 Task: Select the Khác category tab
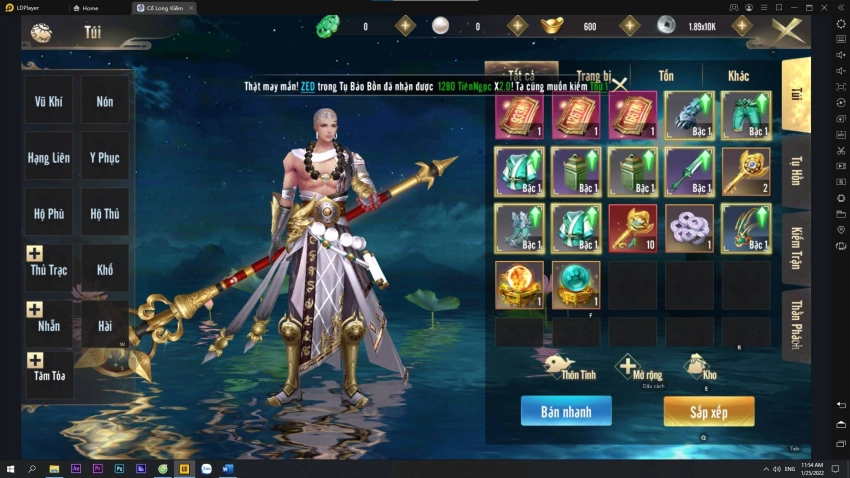click(738, 76)
